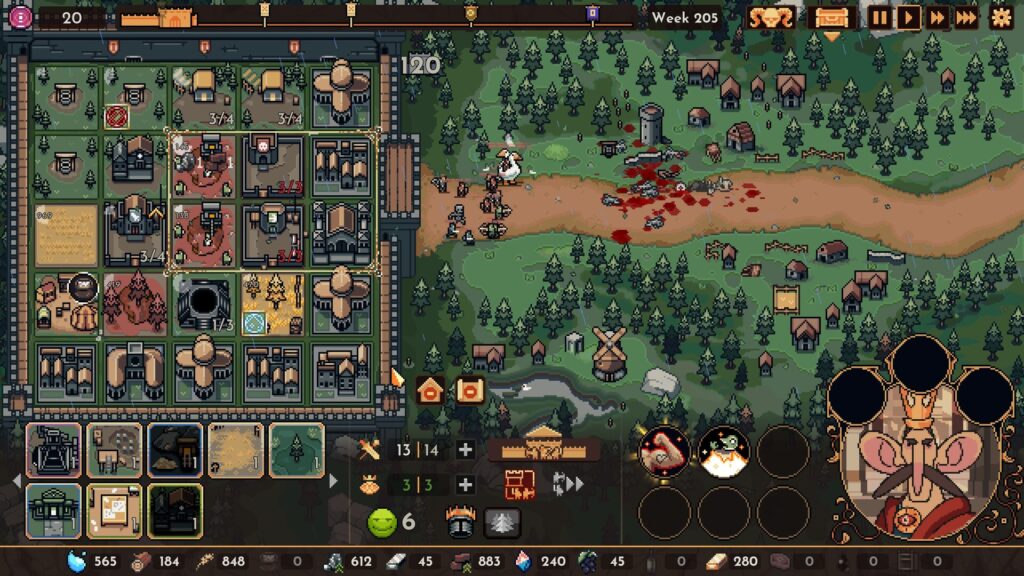The image size is (1024, 576).
Task: Activate the frog-on-egg ability
Action: (724, 452)
